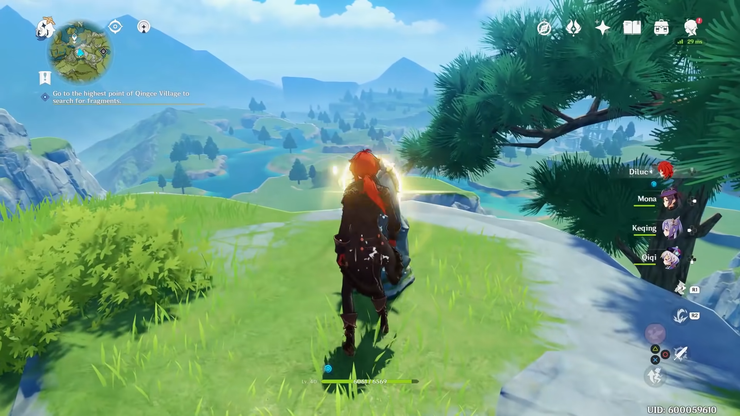Toggle the elemental sight eye icon

(115, 26)
